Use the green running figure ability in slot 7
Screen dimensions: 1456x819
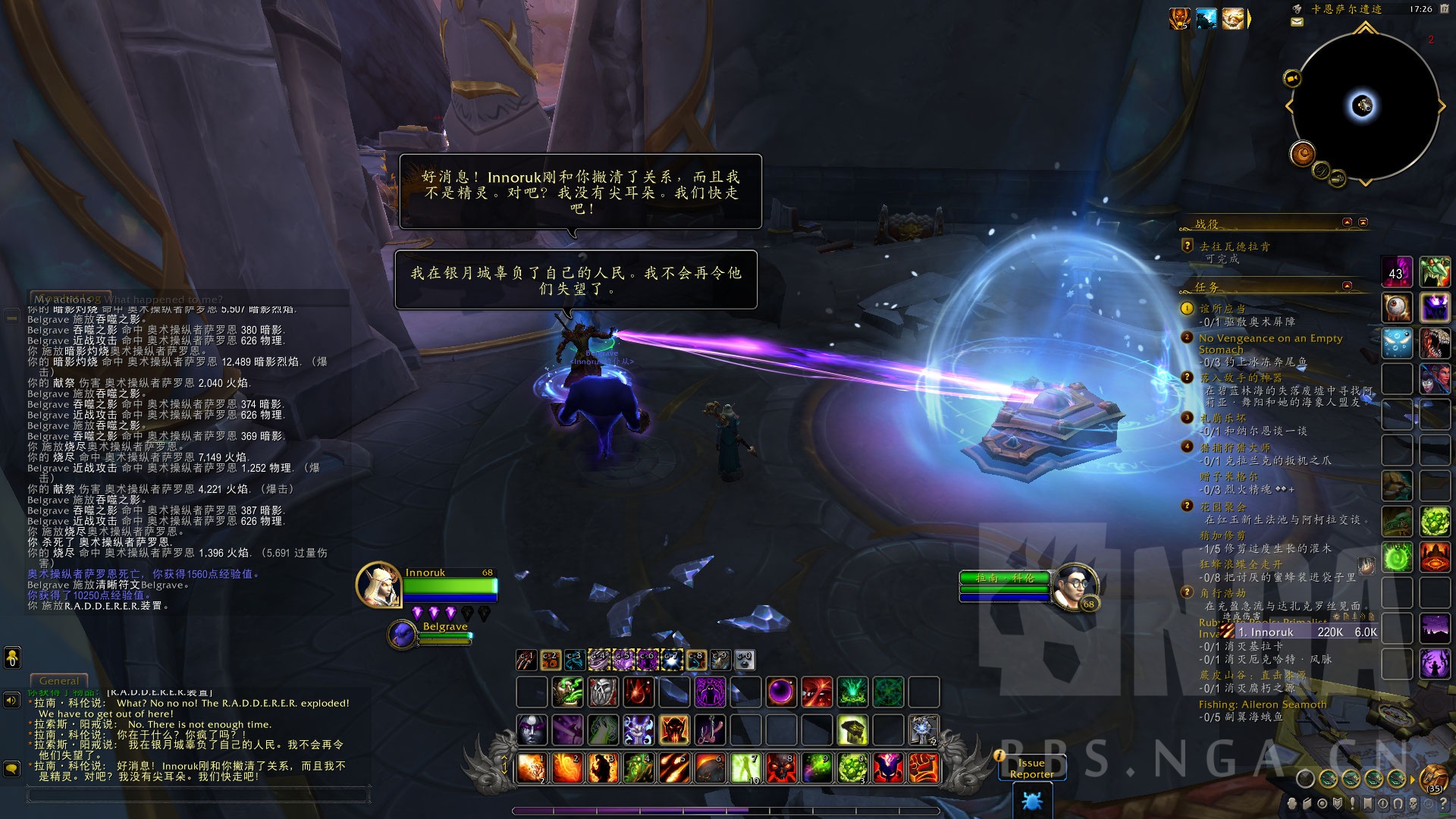(745, 767)
